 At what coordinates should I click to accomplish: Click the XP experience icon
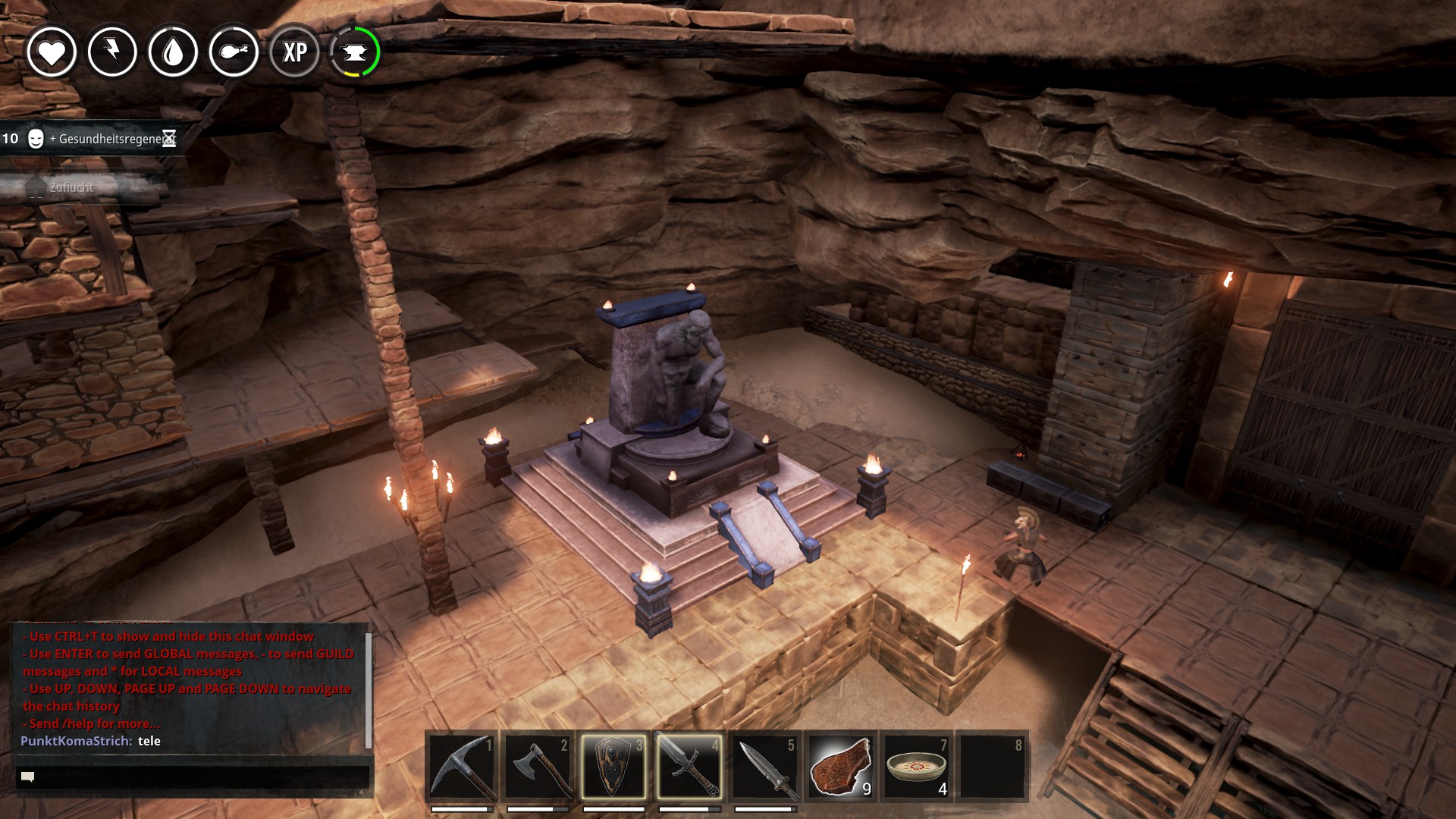click(x=294, y=52)
